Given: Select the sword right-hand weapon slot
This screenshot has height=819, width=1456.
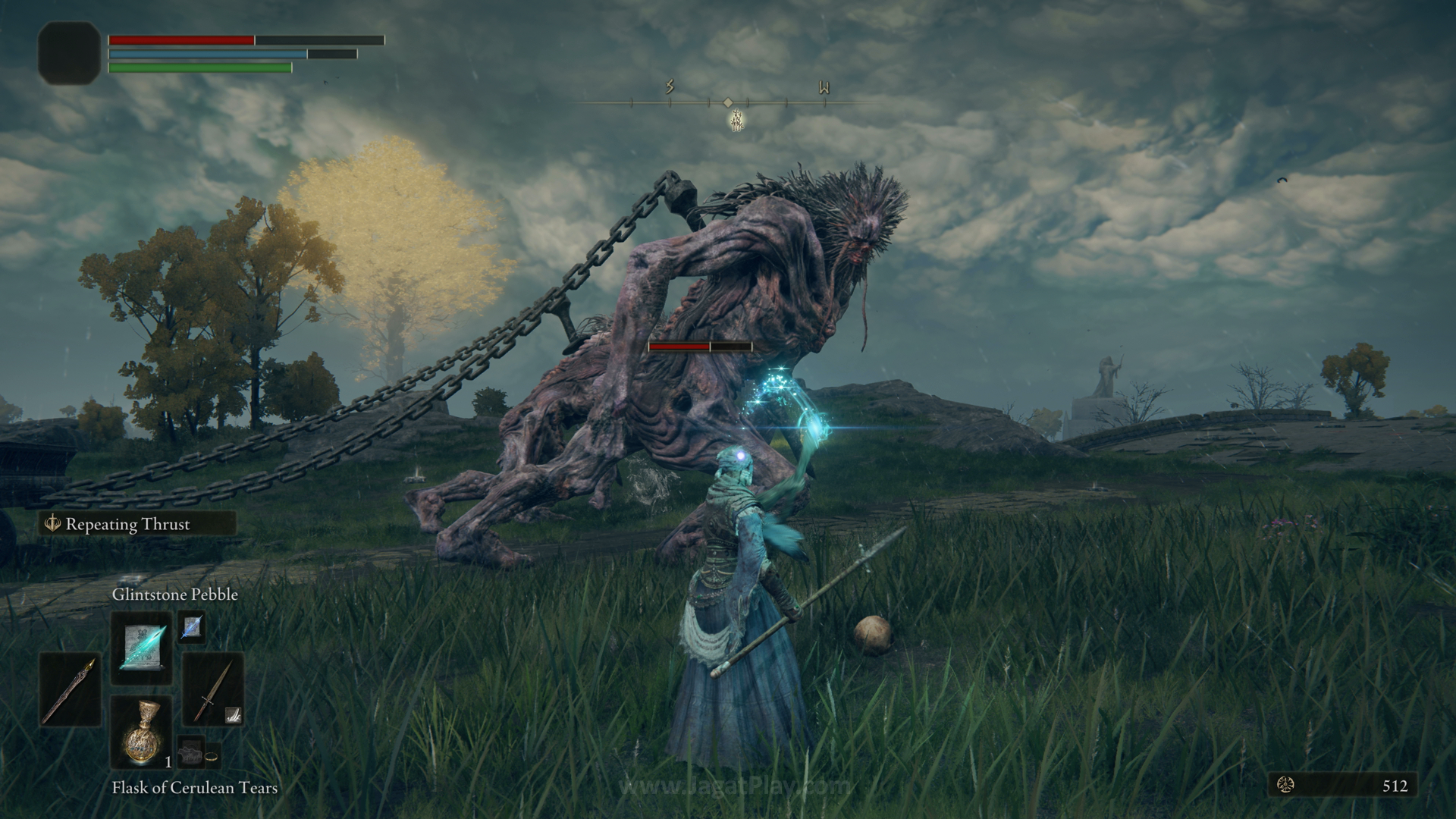Looking at the screenshot, I should pos(212,688).
